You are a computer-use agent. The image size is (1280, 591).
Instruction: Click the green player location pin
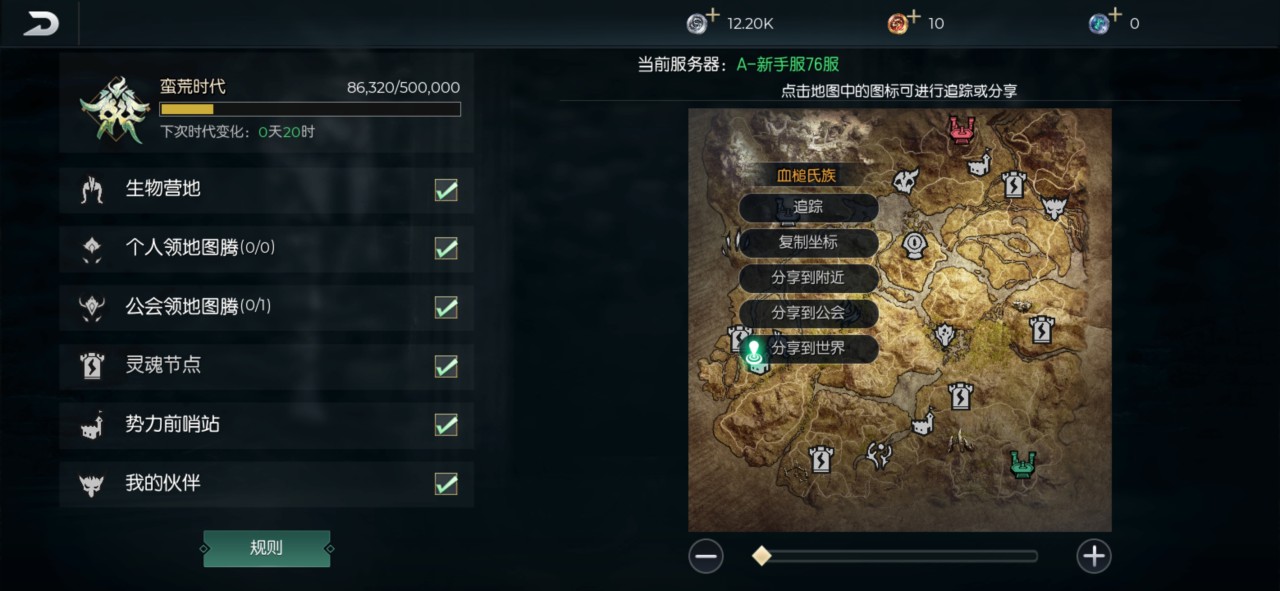coord(755,351)
